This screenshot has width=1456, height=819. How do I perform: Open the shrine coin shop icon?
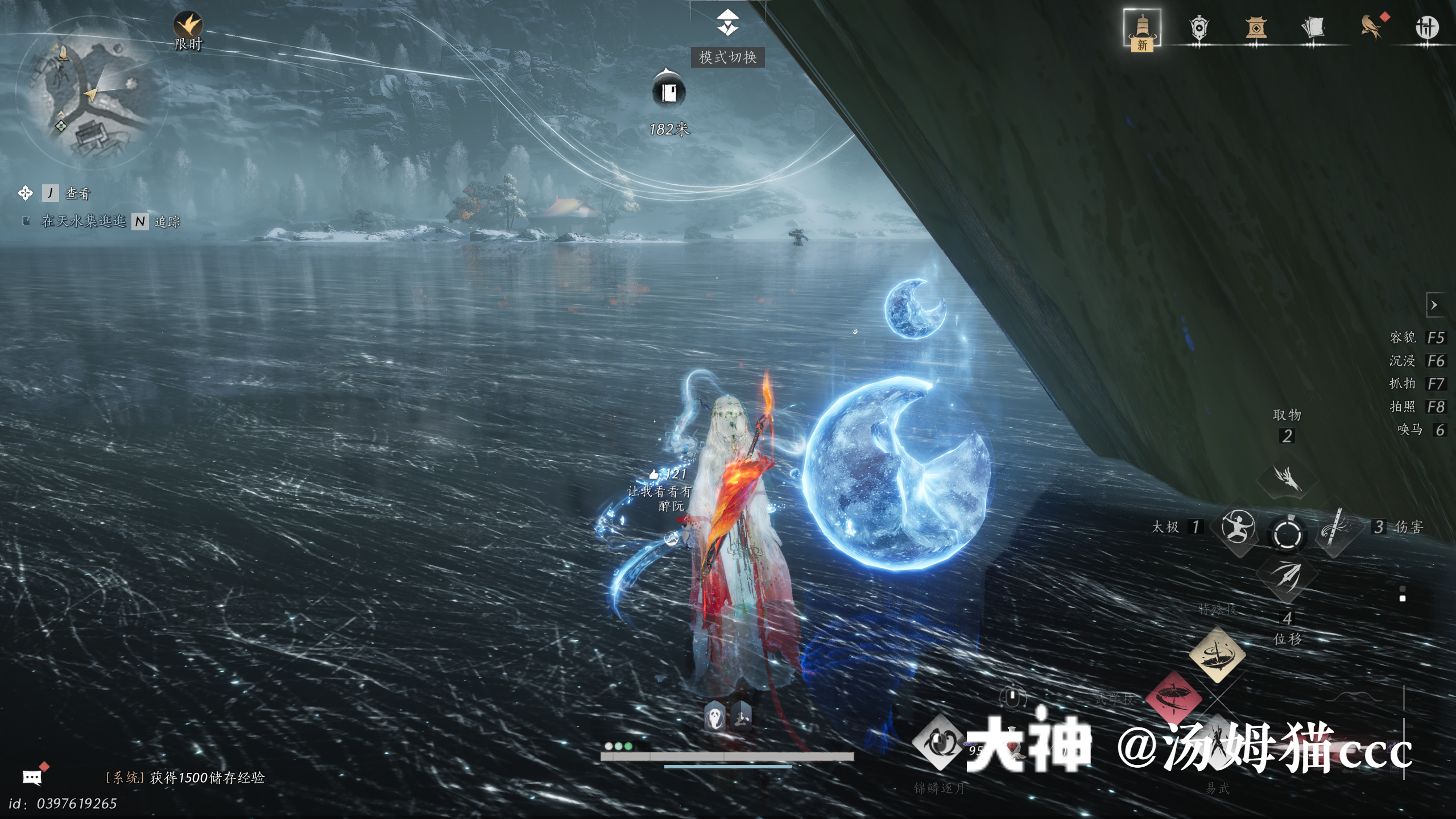coord(1256,27)
